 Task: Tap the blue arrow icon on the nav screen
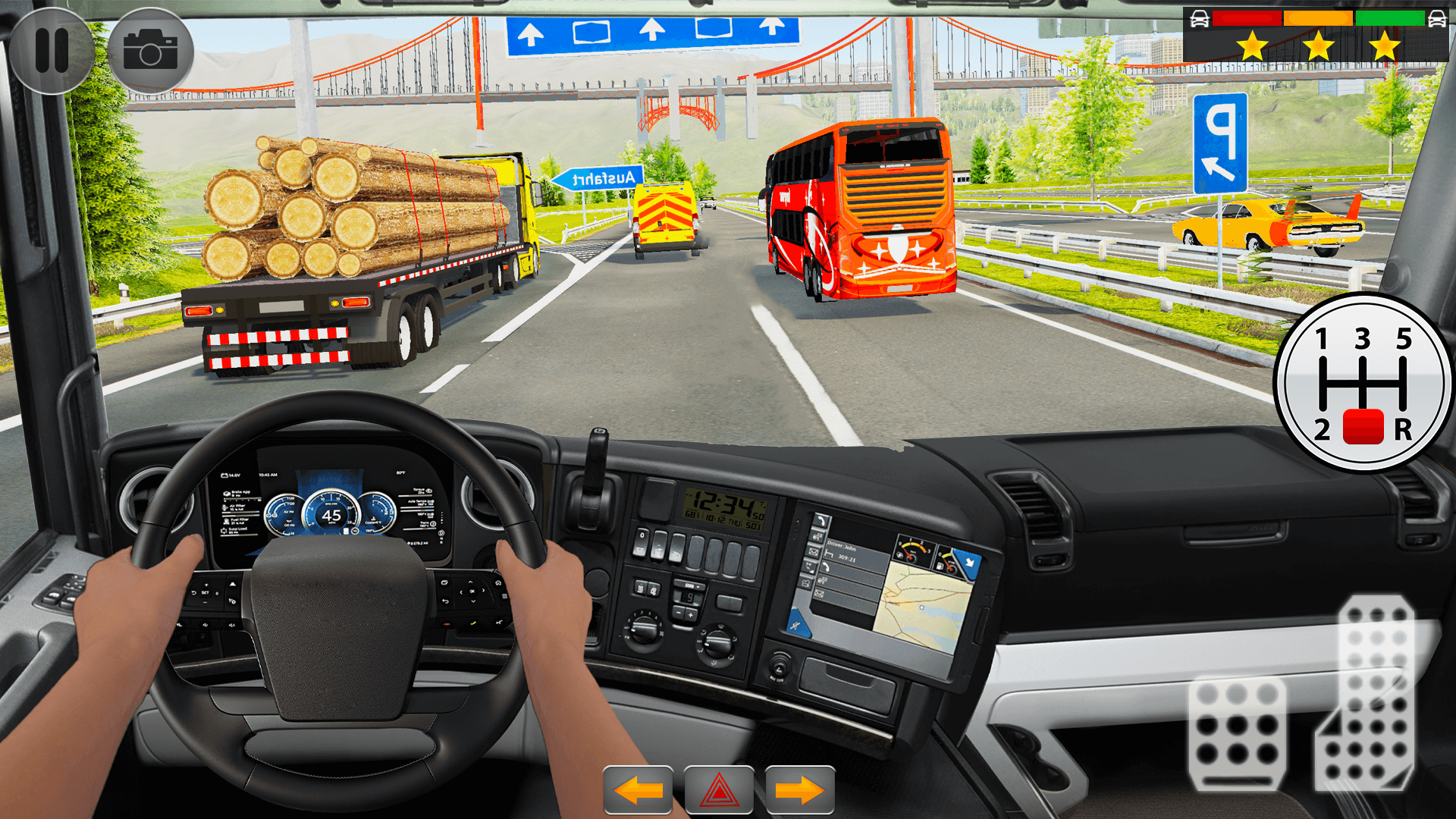(x=970, y=563)
